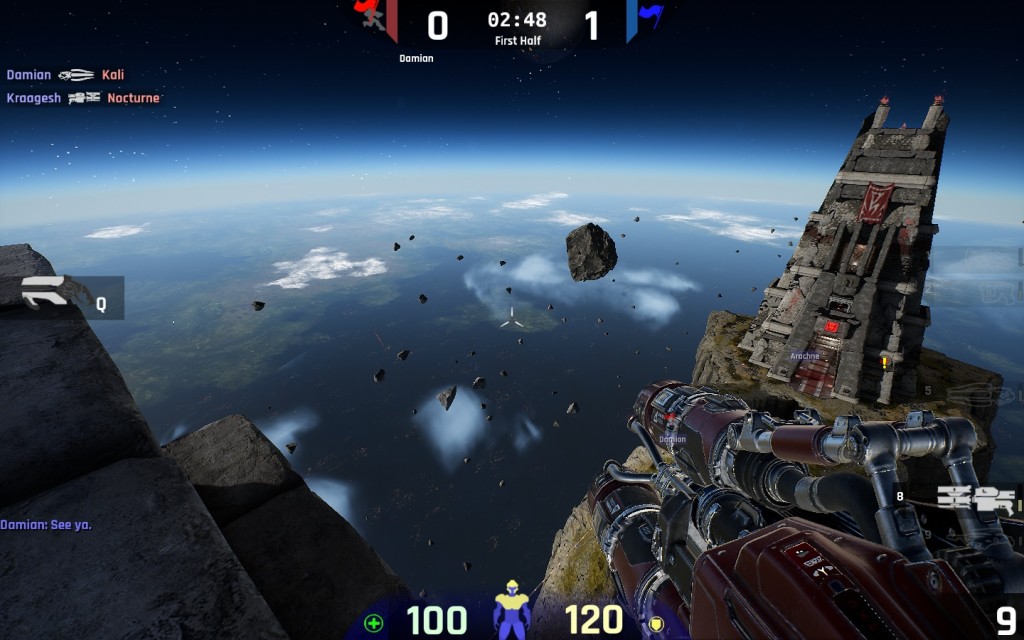This screenshot has width=1024, height=640.
Task: Click Damian's "See ya." chat message
Action: coord(46,524)
